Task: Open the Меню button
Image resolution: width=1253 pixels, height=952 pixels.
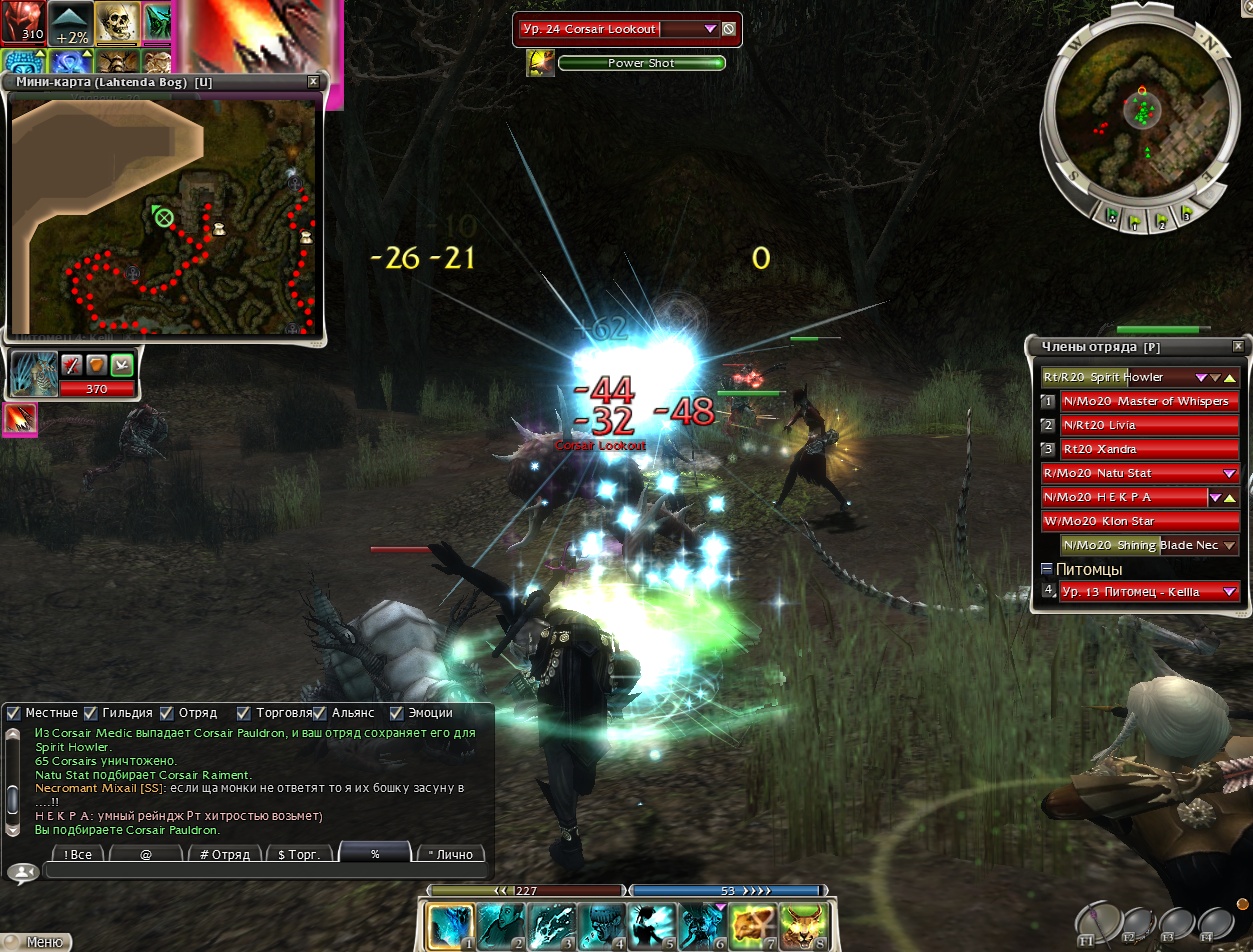Action: 38,942
